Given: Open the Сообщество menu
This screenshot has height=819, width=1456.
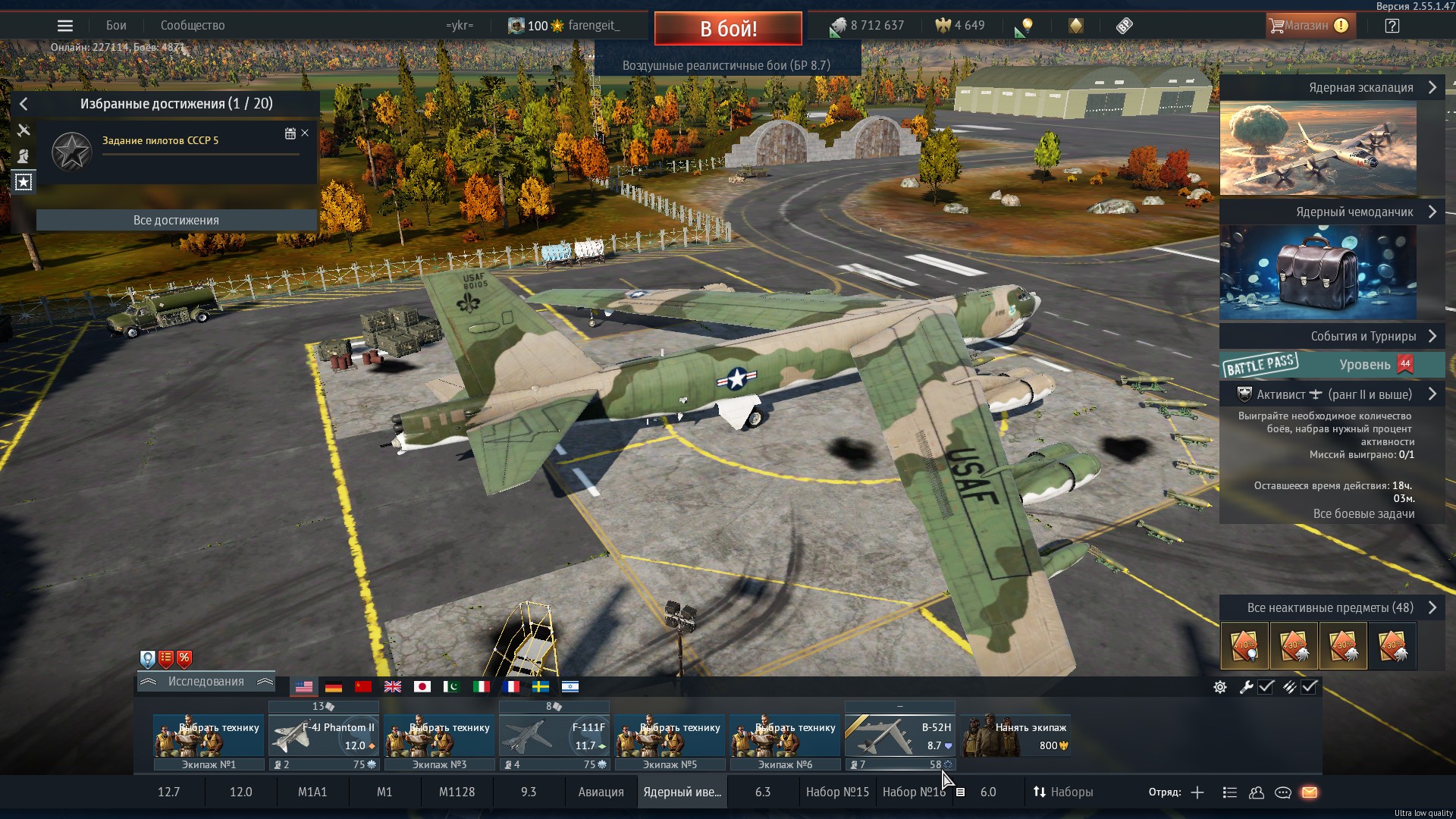Looking at the screenshot, I should [x=193, y=26].
